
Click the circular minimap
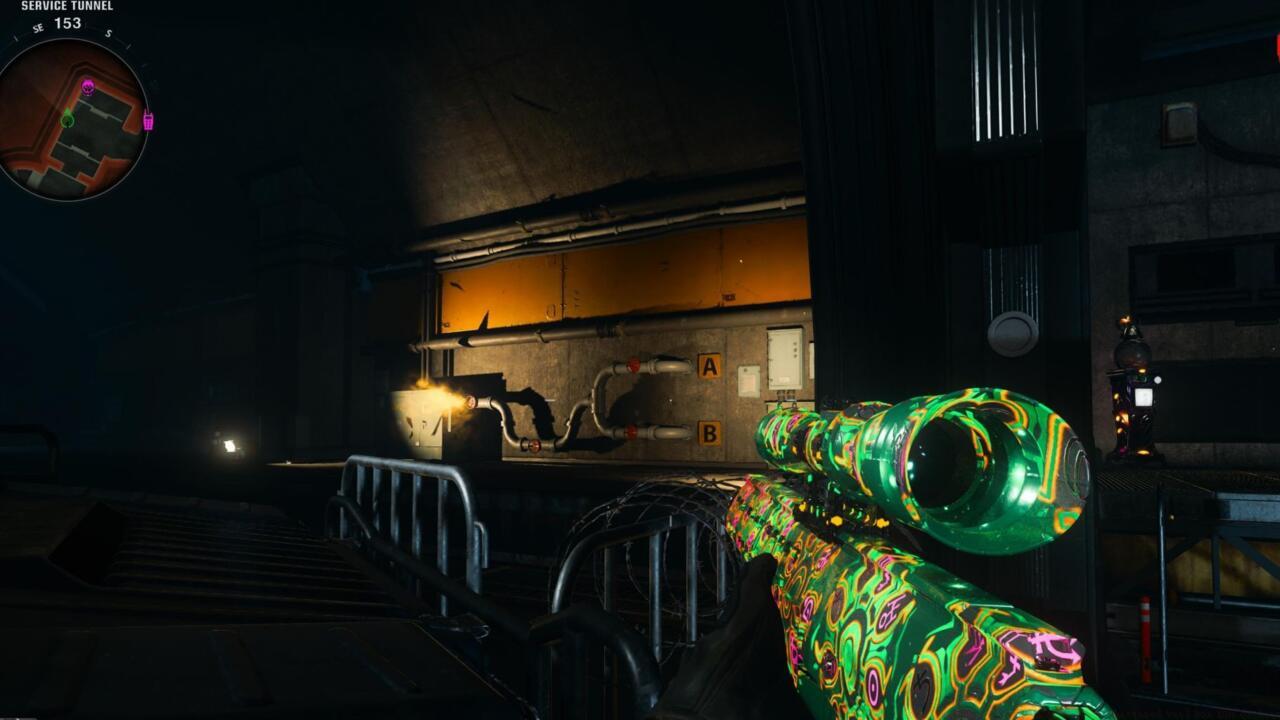[x=72, y=118]
